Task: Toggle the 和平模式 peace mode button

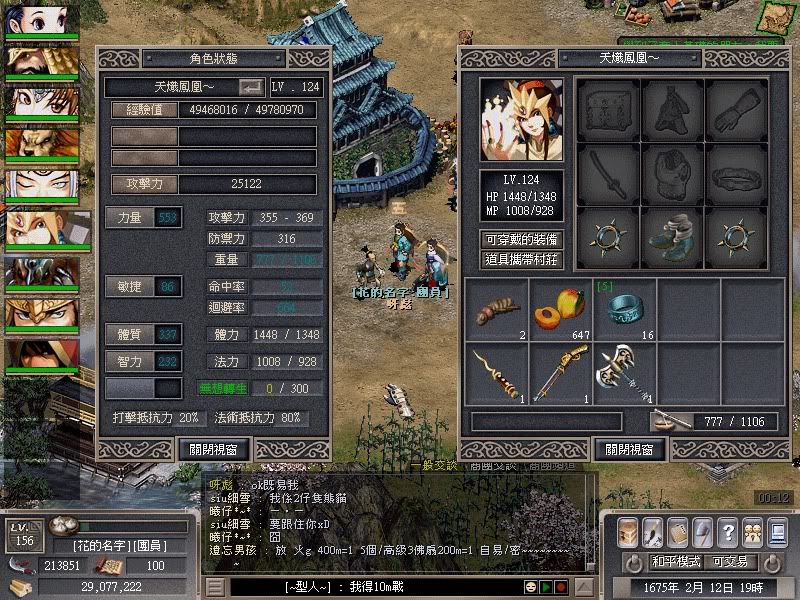Action: (x=674, y=562)
